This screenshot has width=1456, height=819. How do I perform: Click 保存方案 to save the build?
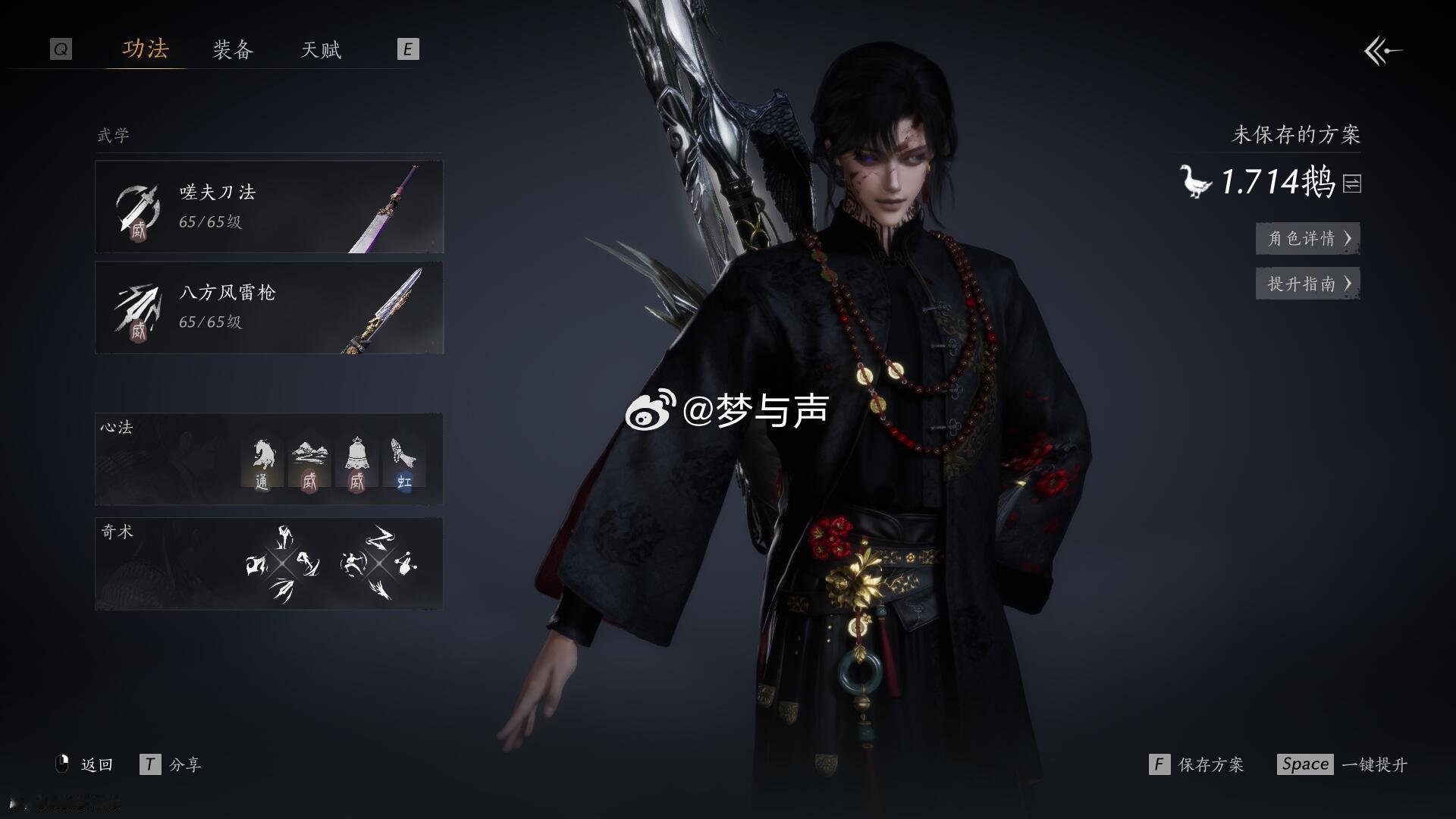click(1213, 764)
